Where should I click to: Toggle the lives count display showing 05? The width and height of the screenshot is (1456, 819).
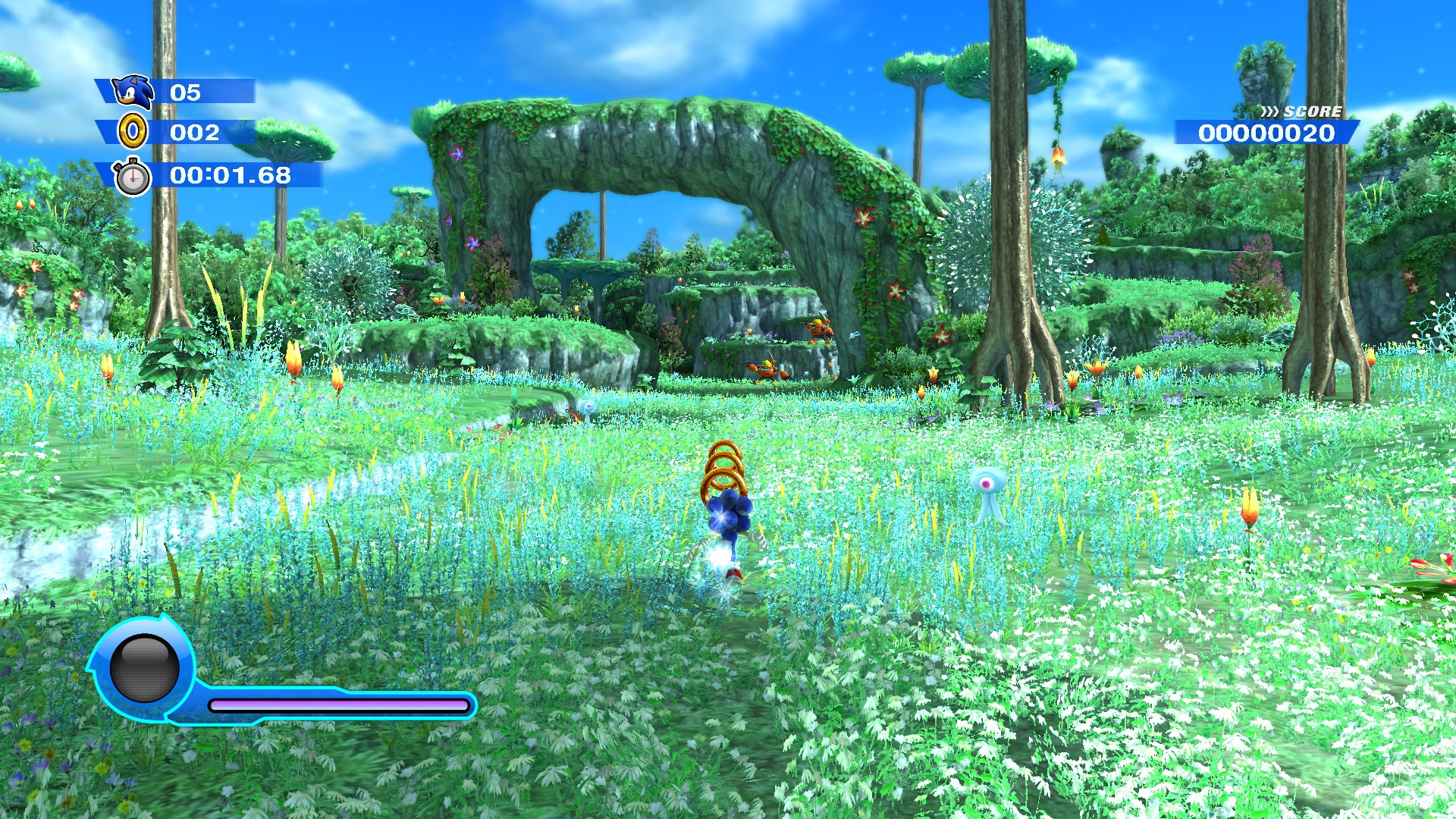[187, 93]
